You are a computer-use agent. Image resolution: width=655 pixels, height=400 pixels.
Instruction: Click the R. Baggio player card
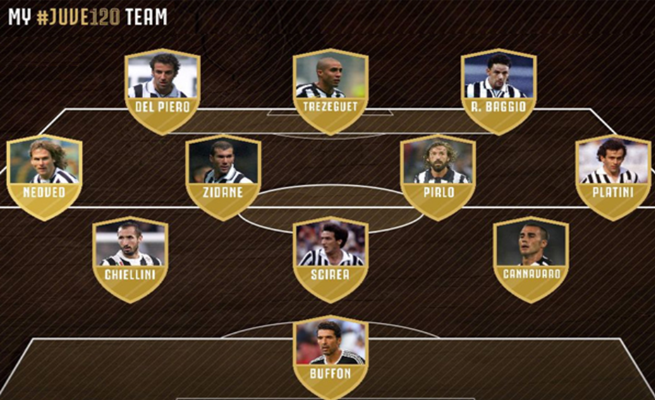499,91
